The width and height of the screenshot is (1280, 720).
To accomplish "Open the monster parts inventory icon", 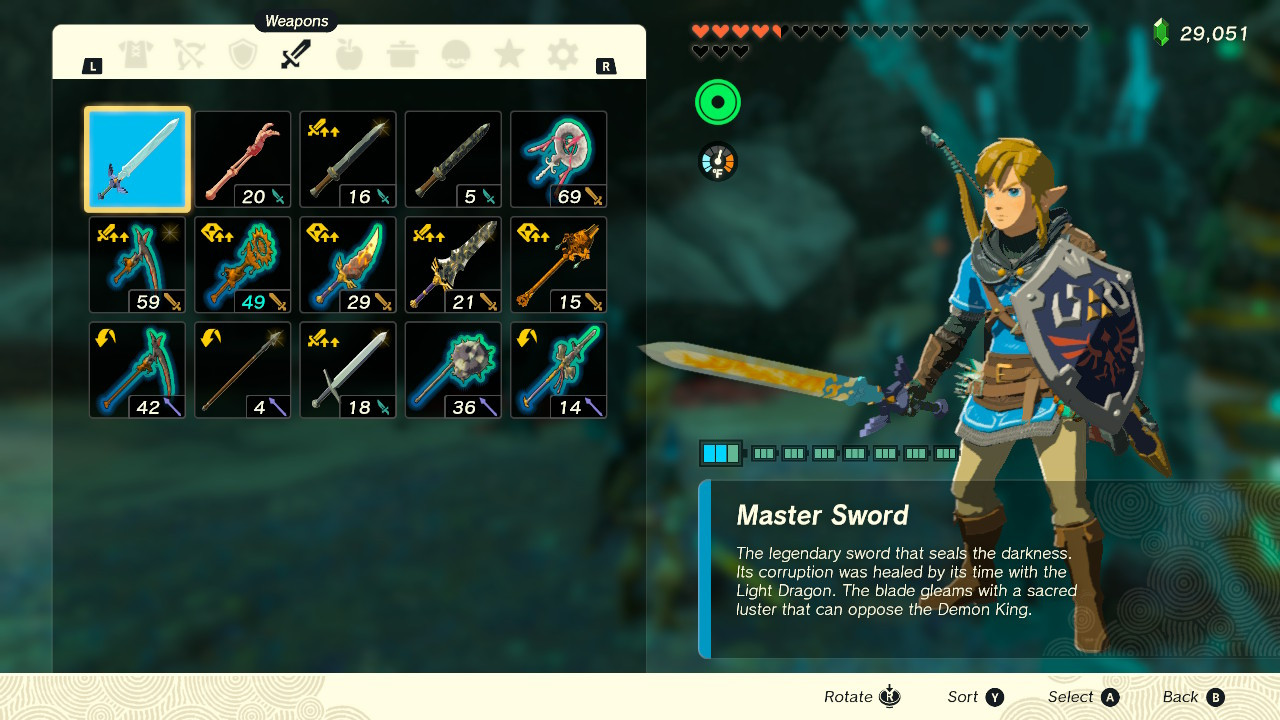I will tap(455, 55).
